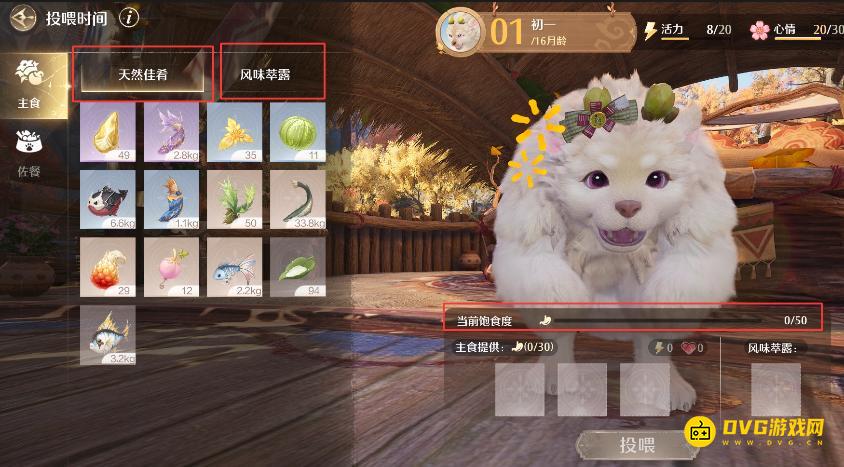Select the yellow flower item with 35
The height and width of the screenshot is (467, 844).
tap(234, 131)
